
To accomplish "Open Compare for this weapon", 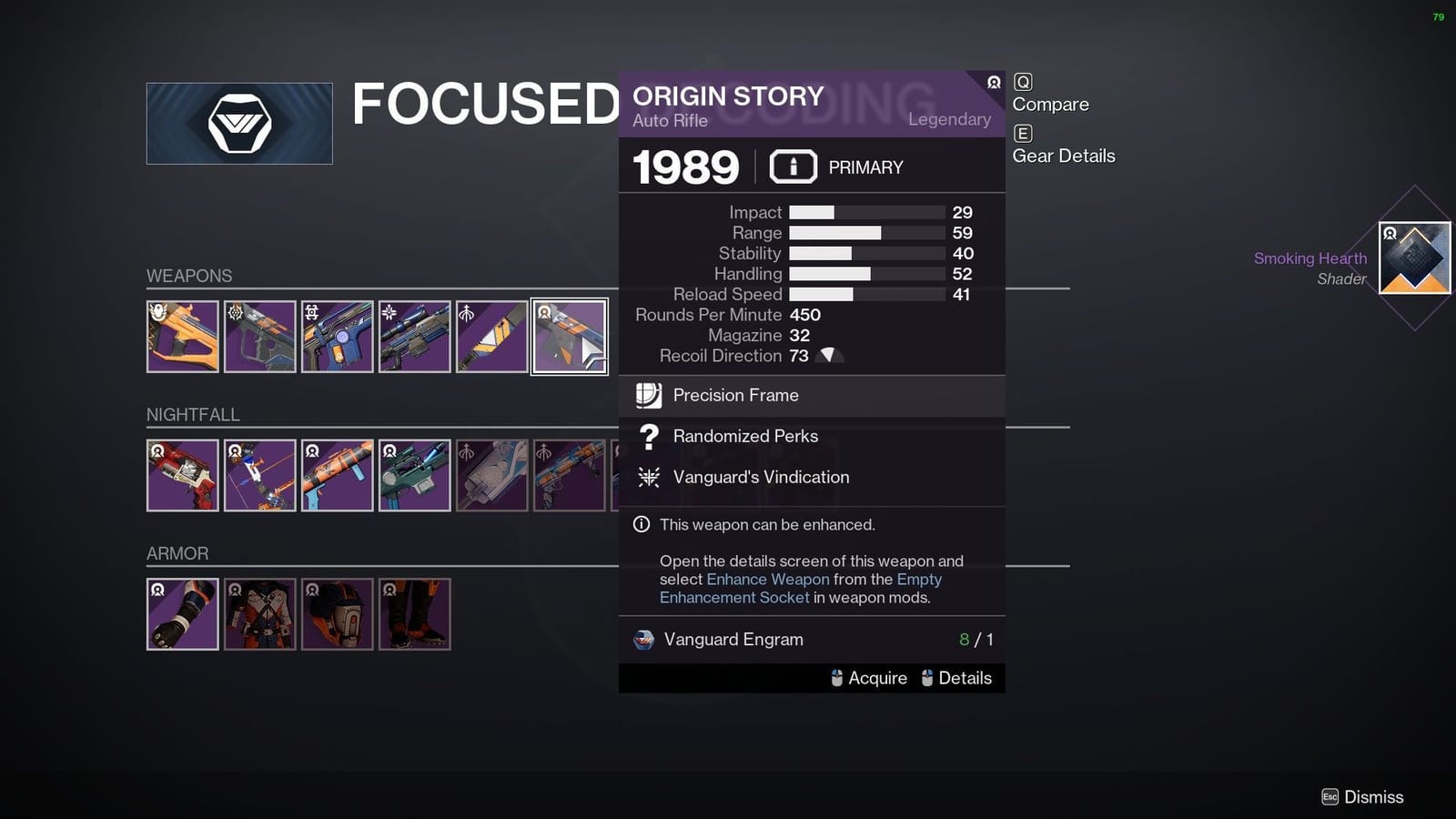I will point(1050,104).
